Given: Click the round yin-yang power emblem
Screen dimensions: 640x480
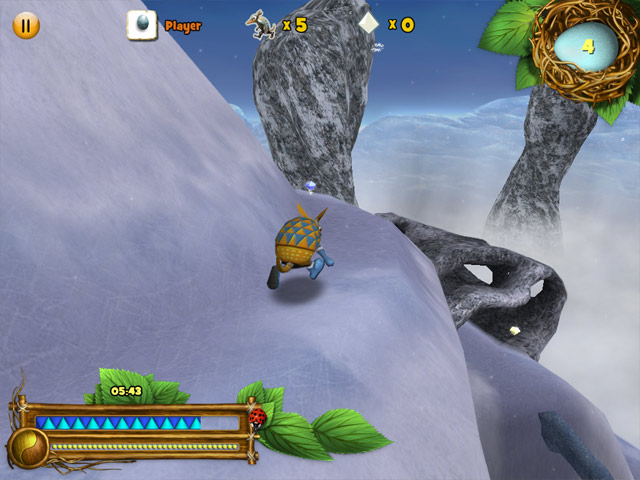Looking at the screenshot, I should pos(29,448).
